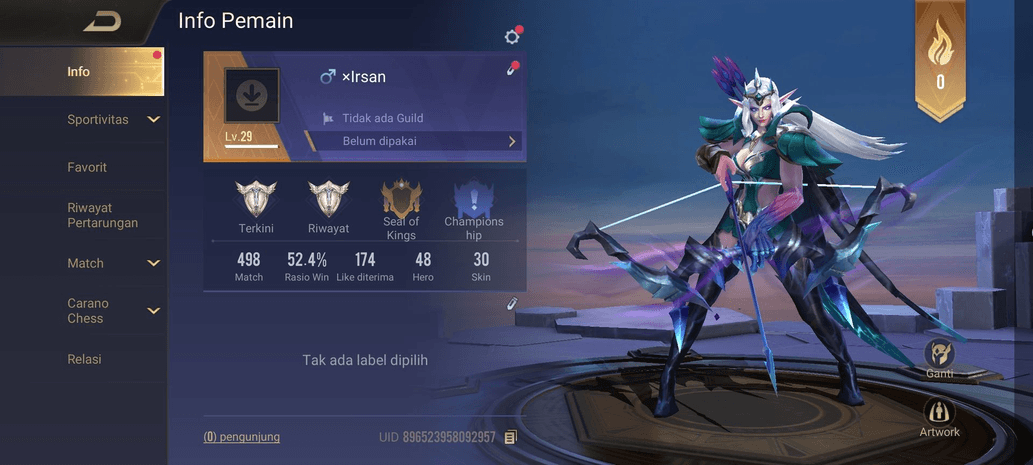The width and height of the screenshot is (1033, 465).
Task: Change displayed hero with Ganti
Action: [939, 357]
